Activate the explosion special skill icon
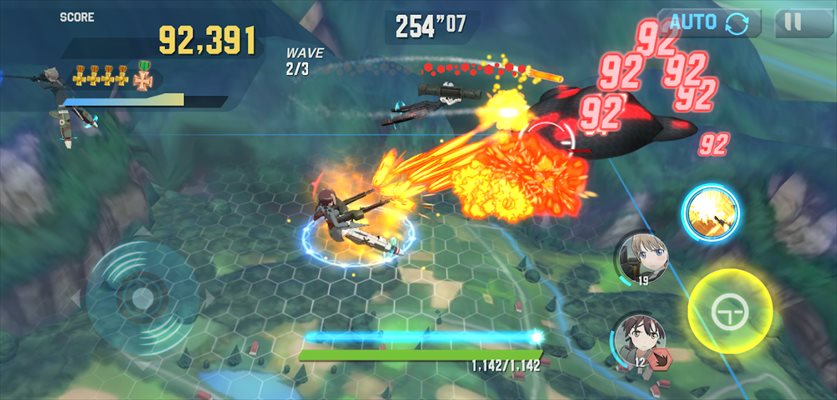The height and width of the screenshot is (400, 837). [x=710, y=212]
